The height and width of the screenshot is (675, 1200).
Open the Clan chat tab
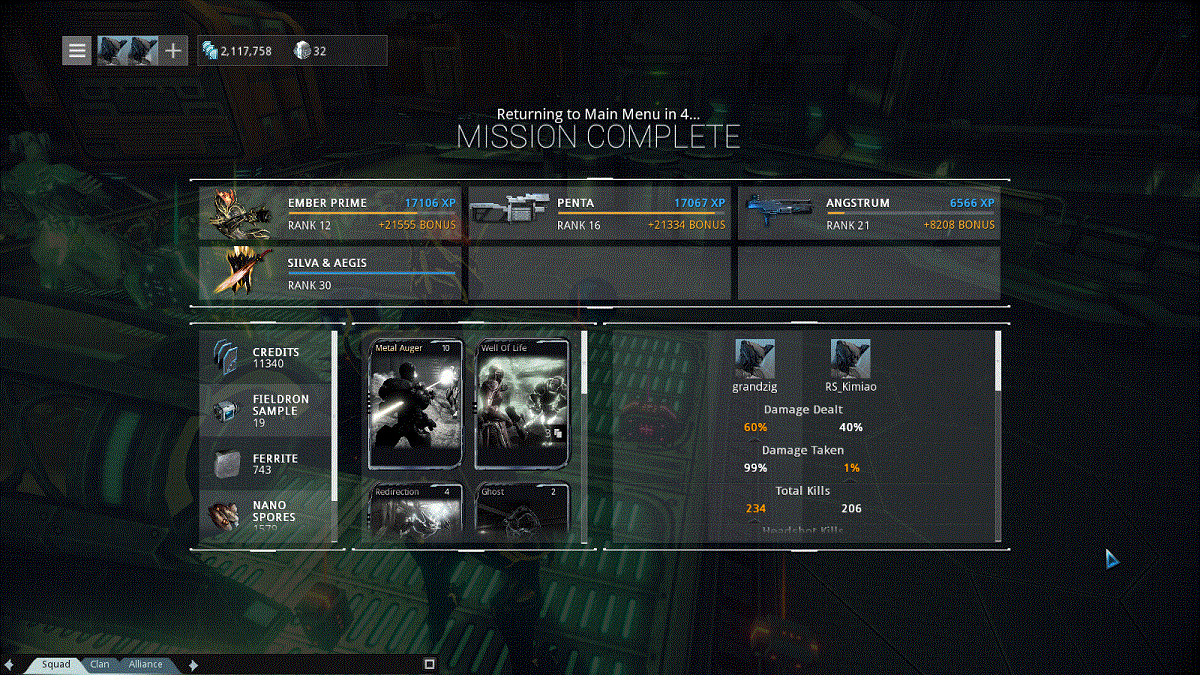point(100,664)
